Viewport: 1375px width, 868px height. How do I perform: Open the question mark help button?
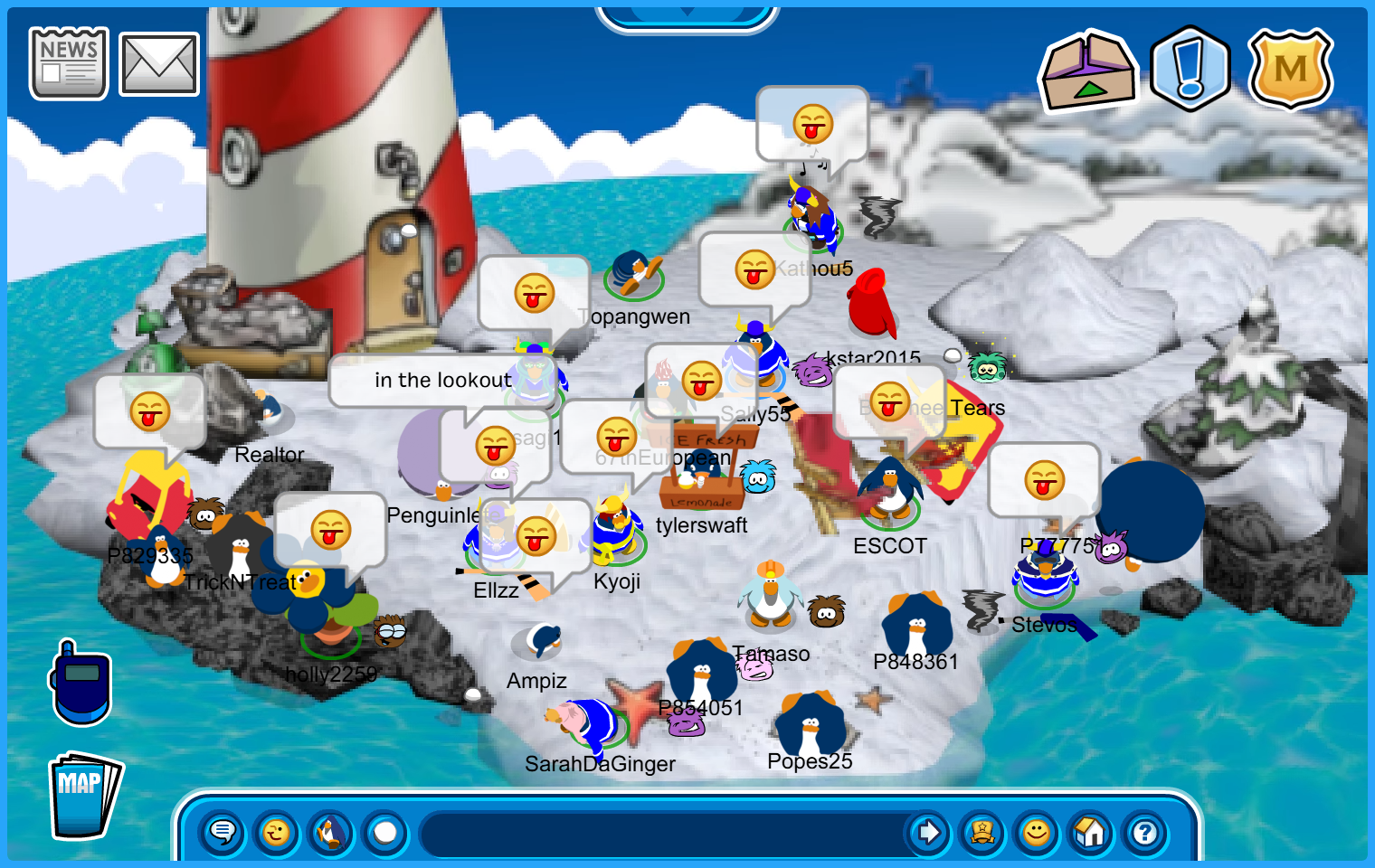pos(1145,832)
